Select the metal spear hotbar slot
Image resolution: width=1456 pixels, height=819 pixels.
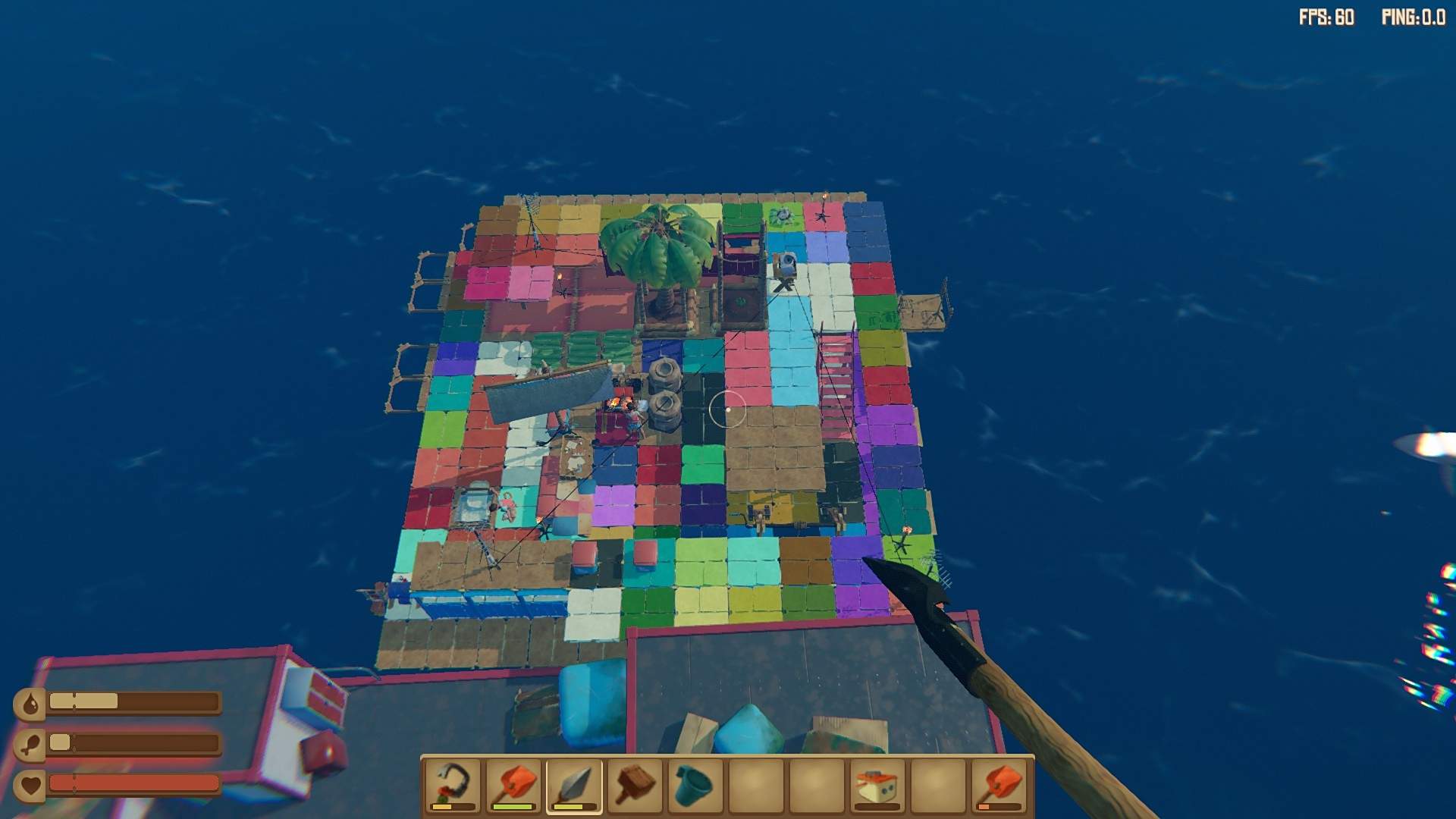574,786
